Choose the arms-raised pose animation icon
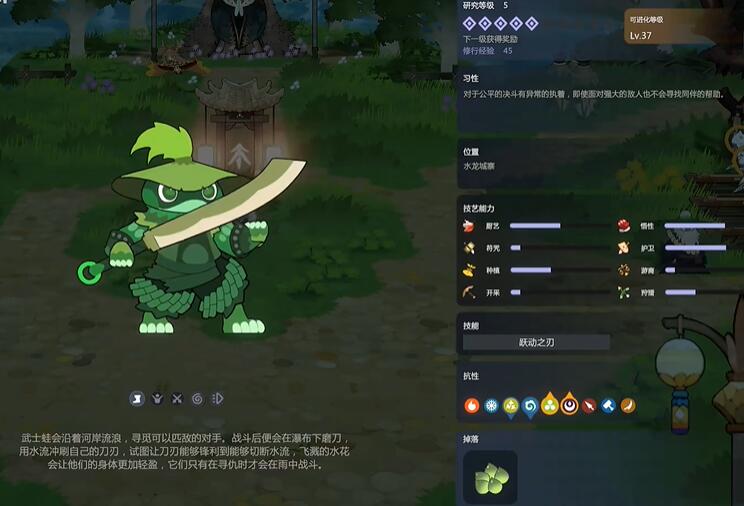The image size is (744, 506). click(x=157, y=399)
